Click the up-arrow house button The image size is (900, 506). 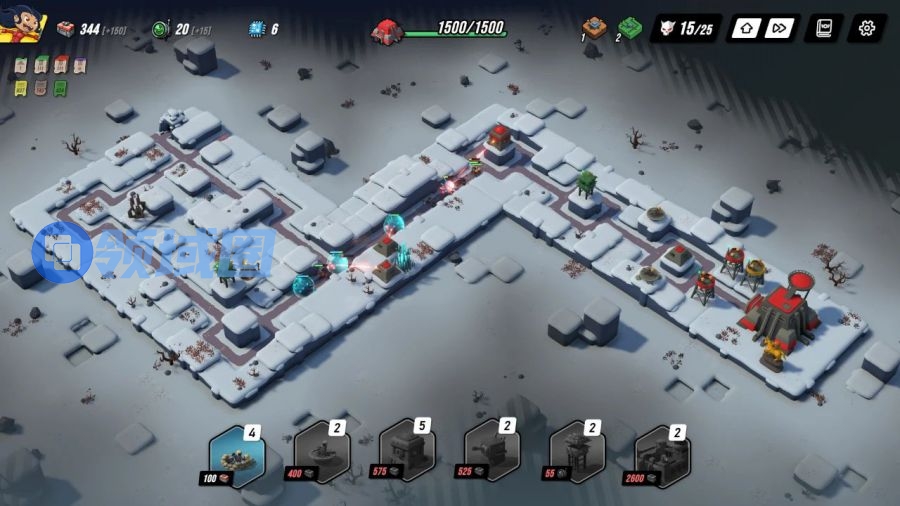[x=745, y=28]
